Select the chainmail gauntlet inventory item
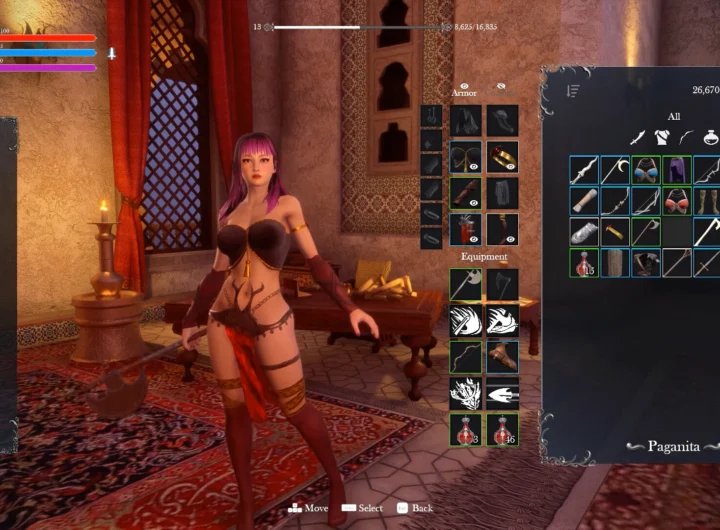Viewport: 720px width, 530px height. (584, 232)
